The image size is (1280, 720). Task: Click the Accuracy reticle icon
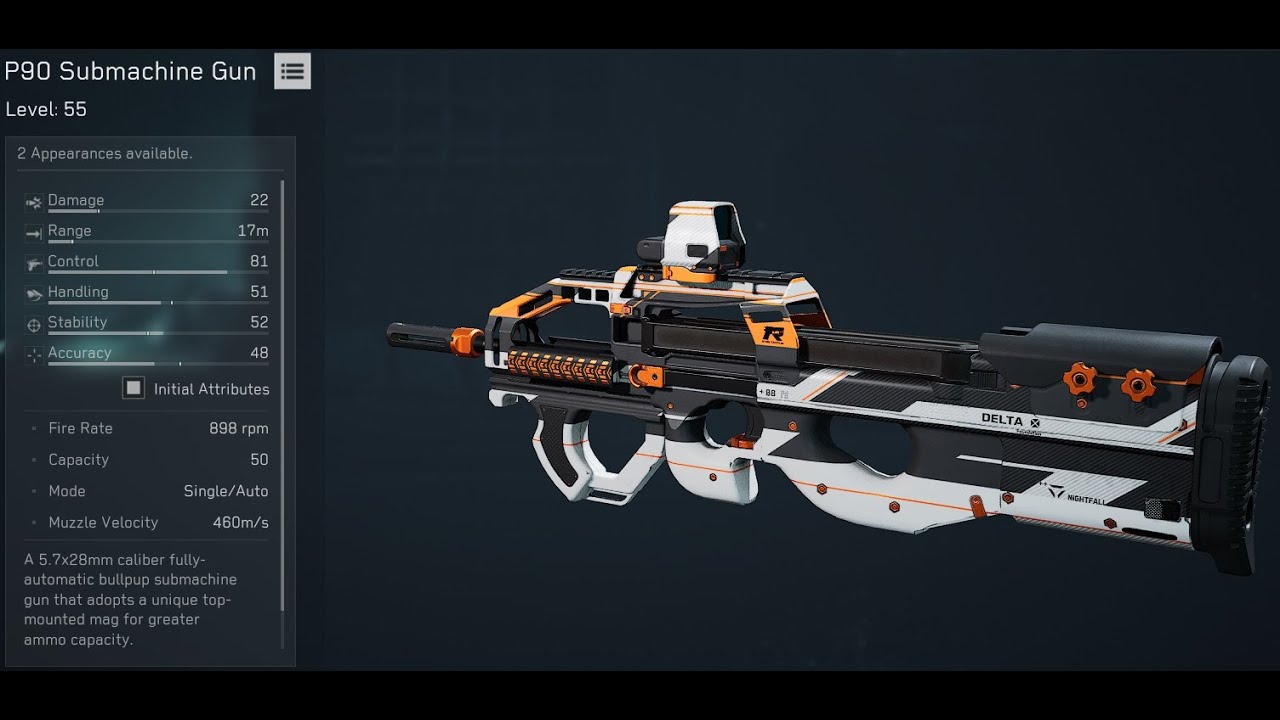[33, 353]
